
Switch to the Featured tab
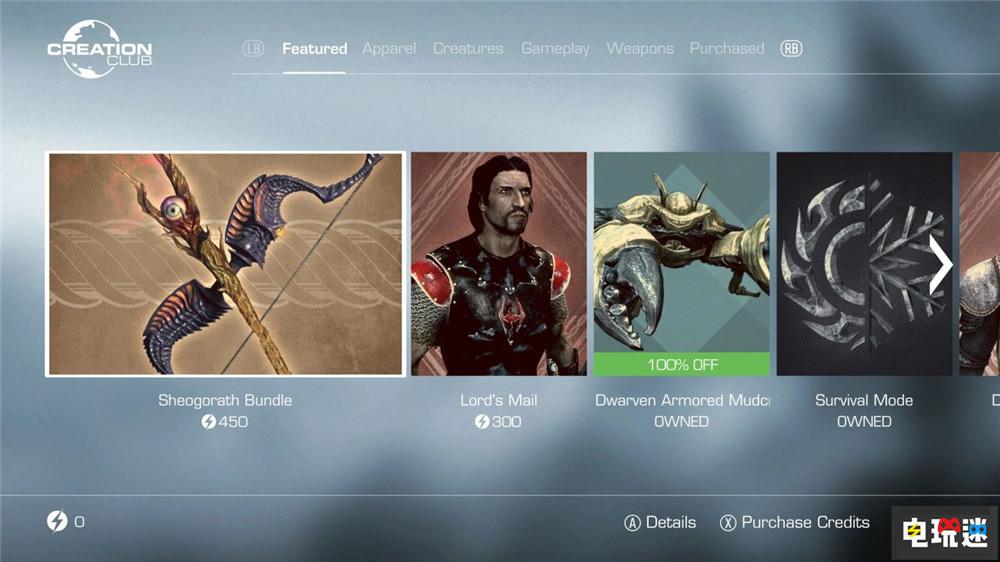314,48
